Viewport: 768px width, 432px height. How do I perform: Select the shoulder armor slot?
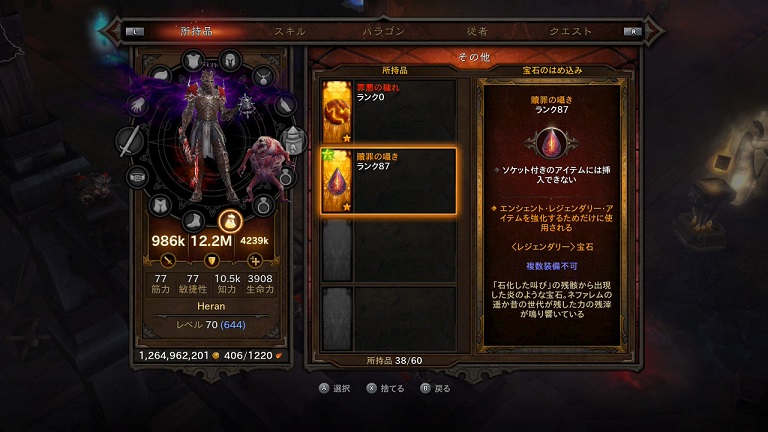[x=161, y=75]
